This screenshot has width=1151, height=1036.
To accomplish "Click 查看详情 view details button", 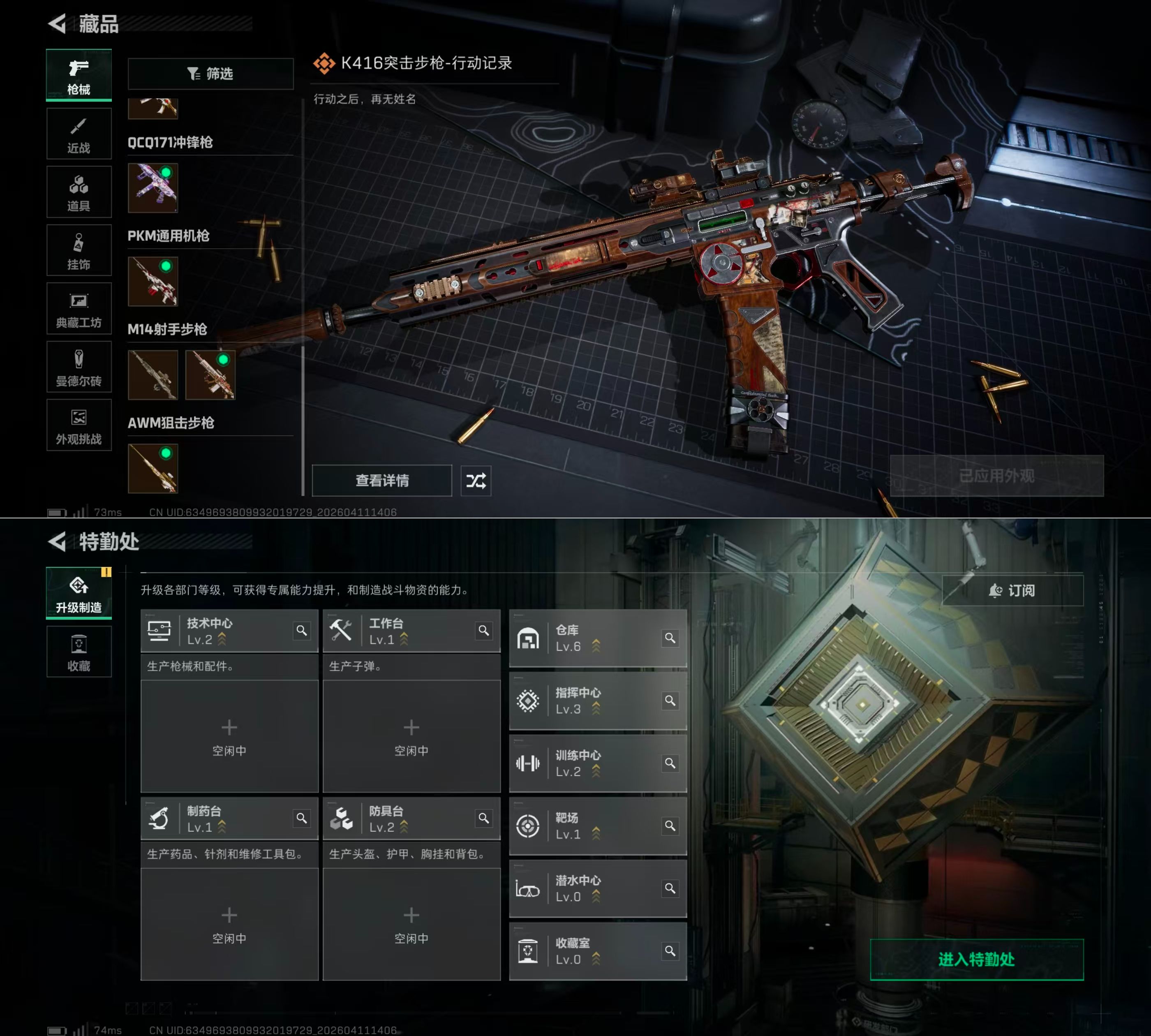I will pyautogui.click(x=381, y=481).
